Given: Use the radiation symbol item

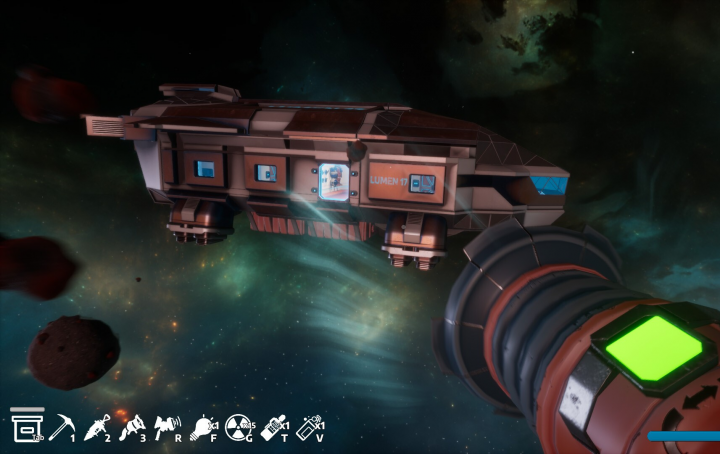Looking at the screenshot, I should [238, 428].
